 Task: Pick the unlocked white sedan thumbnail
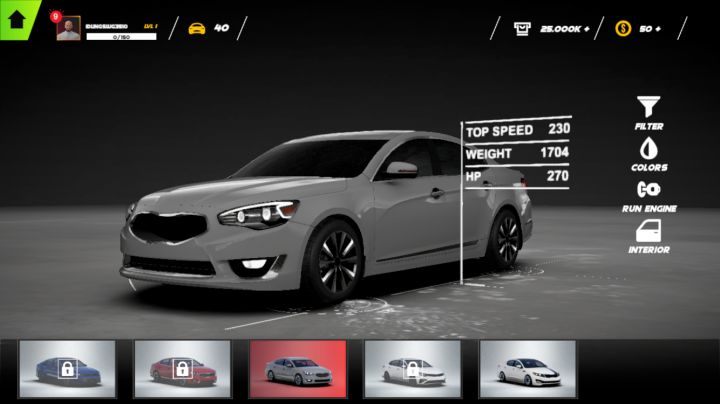[527, 369]
